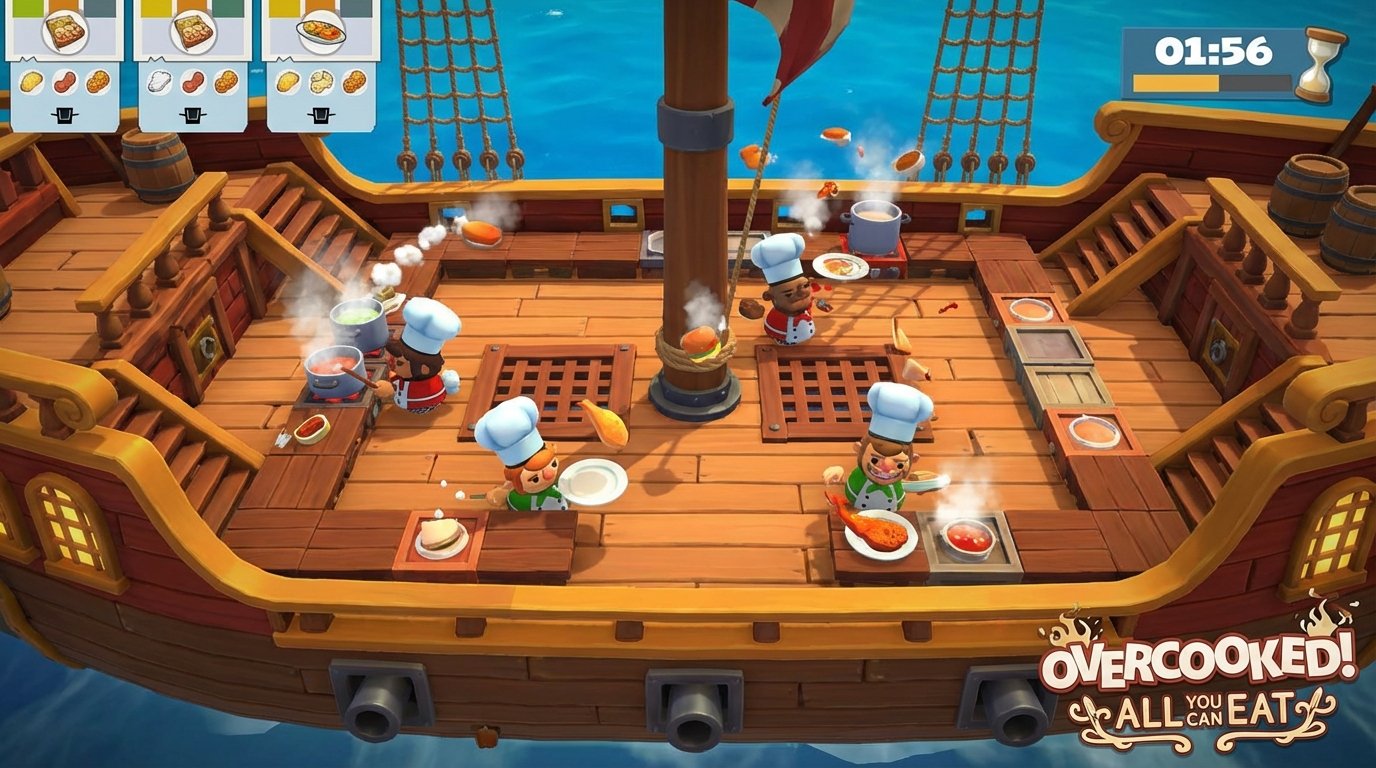
Task: Click the rice ingredient icon on the second order
Action: click(160, 82)
